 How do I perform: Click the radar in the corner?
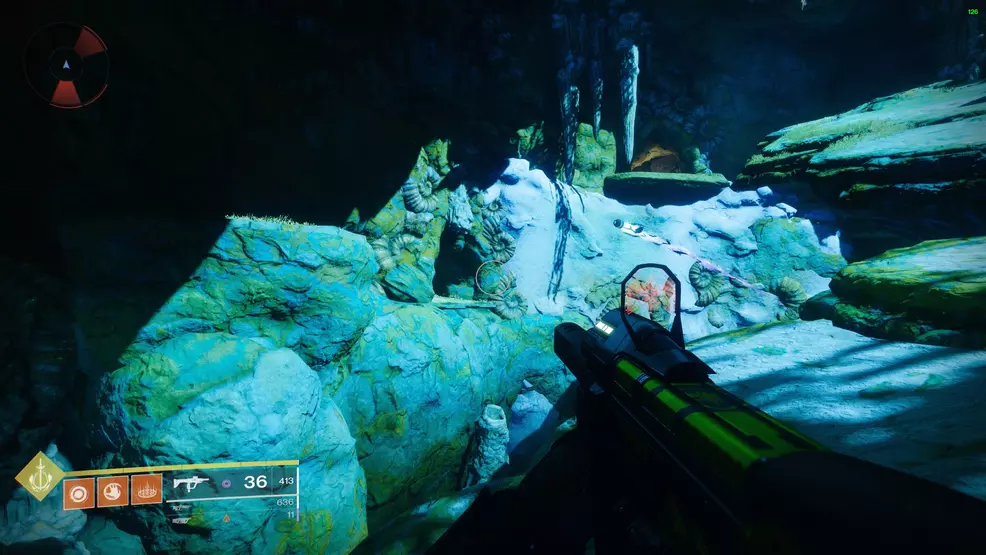pyautogui.click(x=66, y=66)
